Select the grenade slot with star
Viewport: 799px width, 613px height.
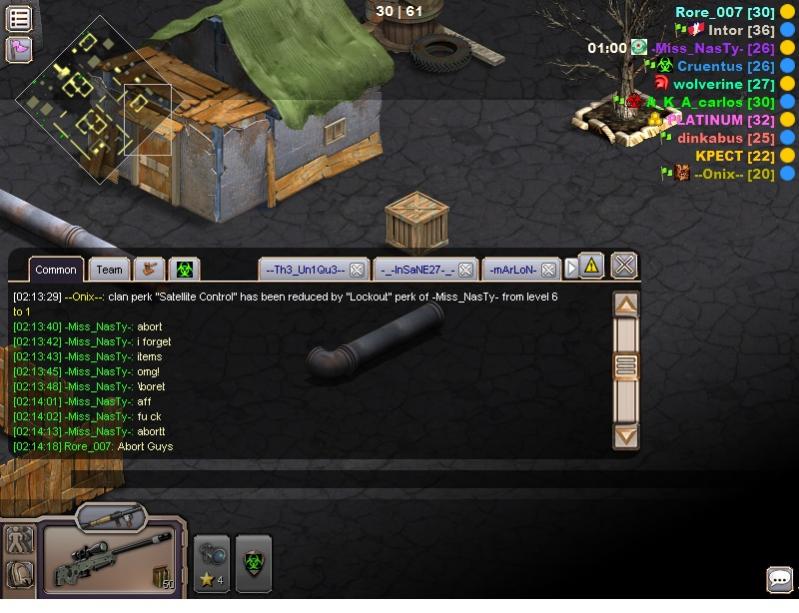(211, 563)
